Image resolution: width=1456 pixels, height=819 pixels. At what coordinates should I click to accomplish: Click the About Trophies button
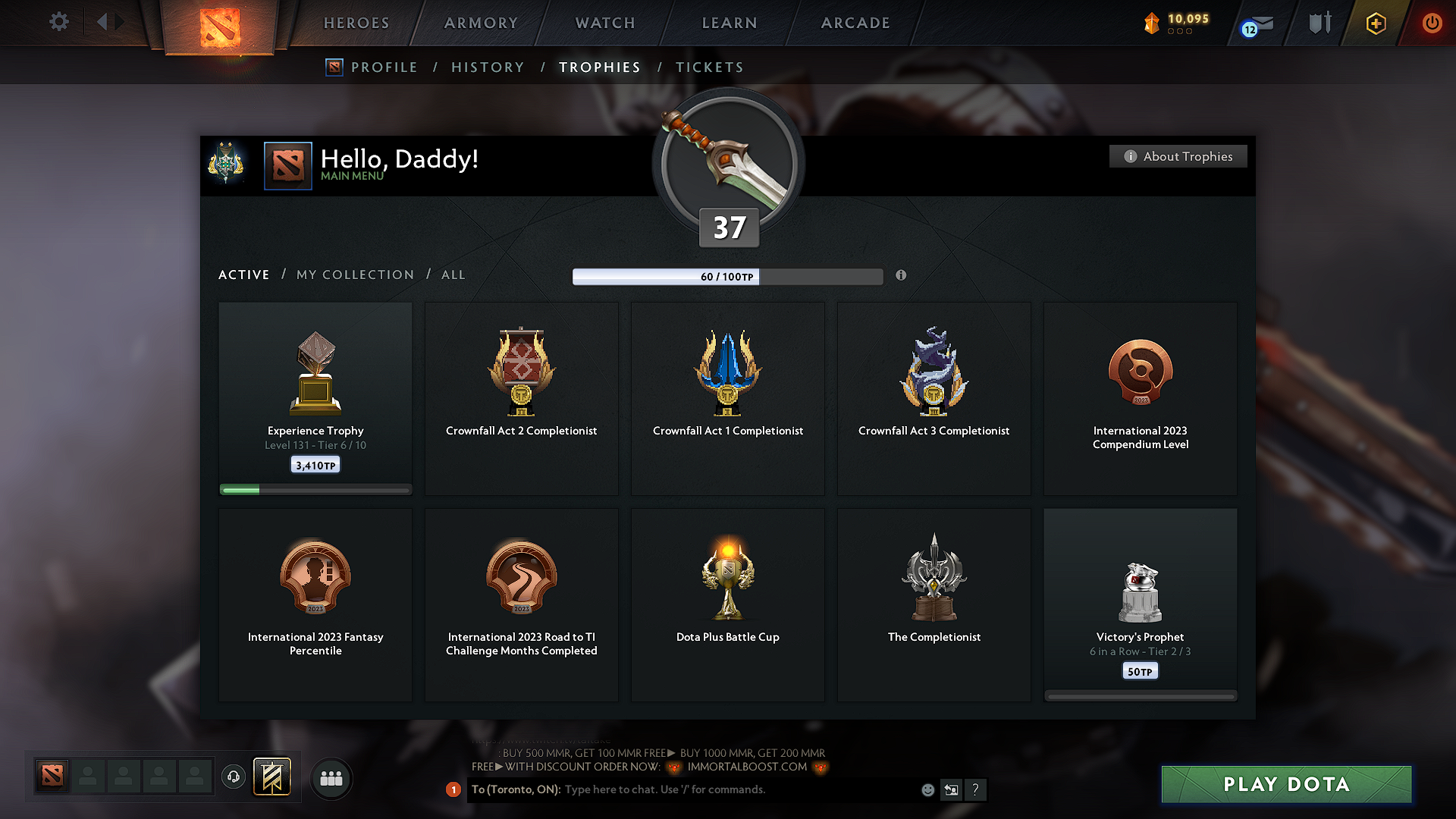pyautogui.click(x=1178, y=156)
